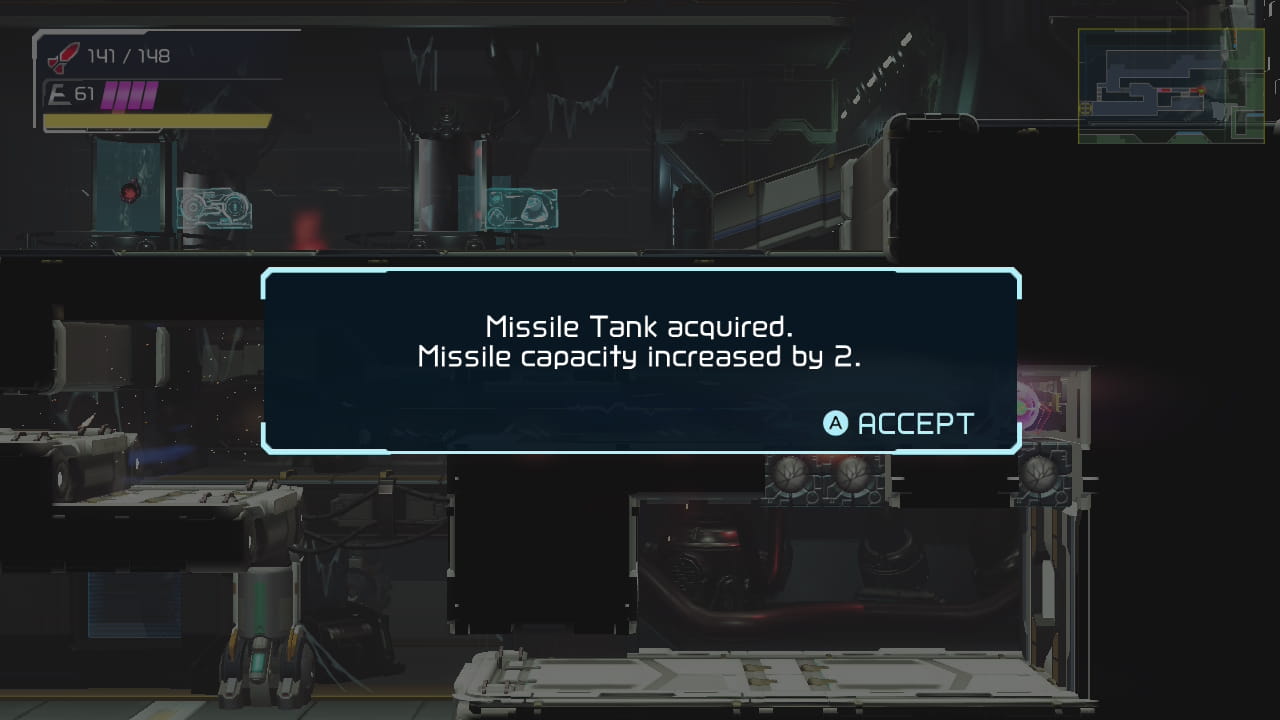
Task: Click Samus's green position marker on the minimap
Action: pyautogui.click(x=1202, y=90)
